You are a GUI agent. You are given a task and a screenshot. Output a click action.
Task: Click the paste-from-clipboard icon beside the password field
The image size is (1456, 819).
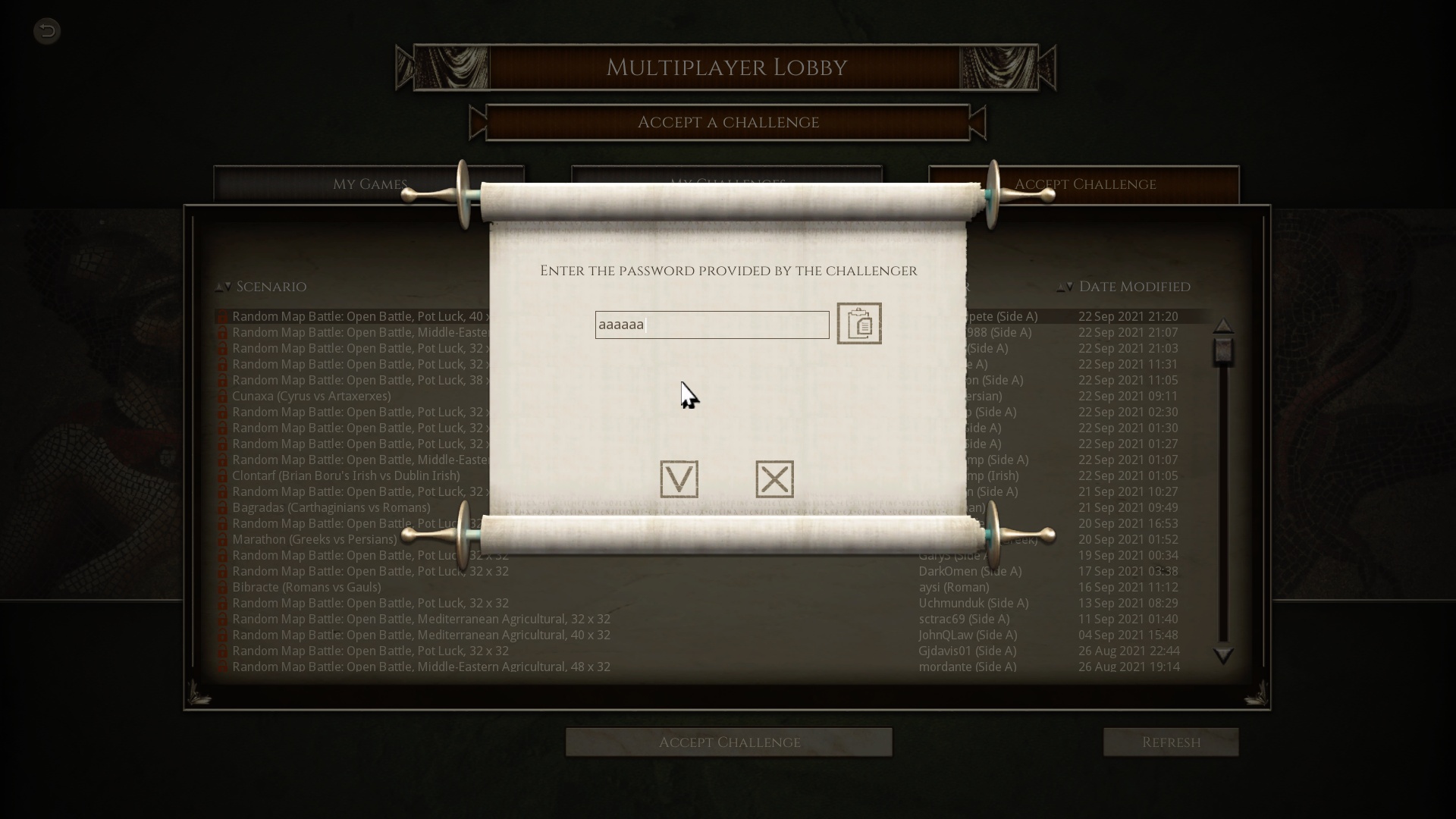(858, 324)
